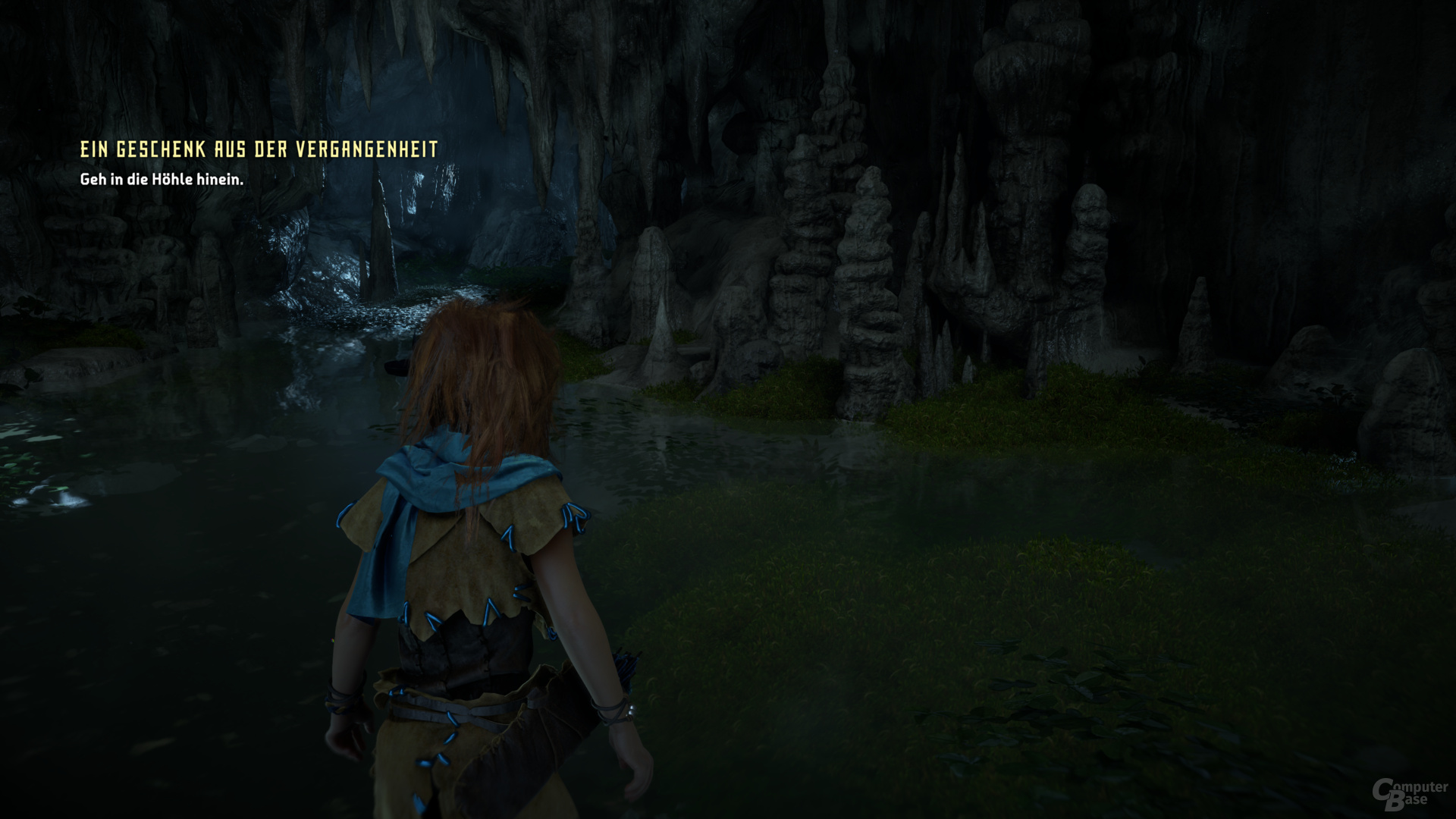The width and height of the screenshot is (1456, 819).
Task: Select the quest title Ein Geschenk aus der Vergangenheit
Action: [x=259, y=149]
